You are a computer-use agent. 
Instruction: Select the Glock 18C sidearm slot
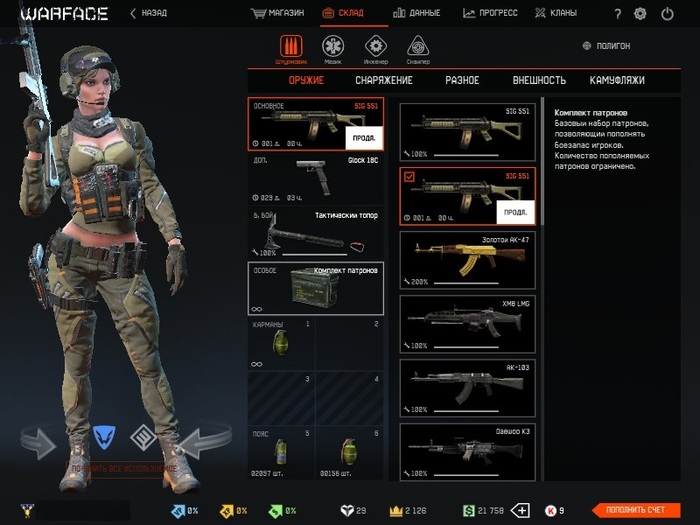click(315, 179)
